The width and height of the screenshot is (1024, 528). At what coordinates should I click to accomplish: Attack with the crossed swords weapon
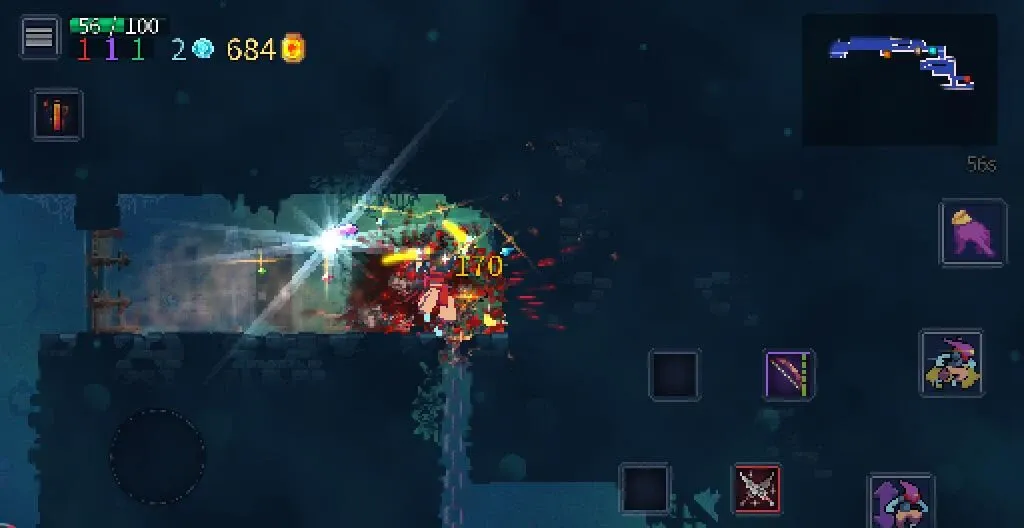click(757, 489)
